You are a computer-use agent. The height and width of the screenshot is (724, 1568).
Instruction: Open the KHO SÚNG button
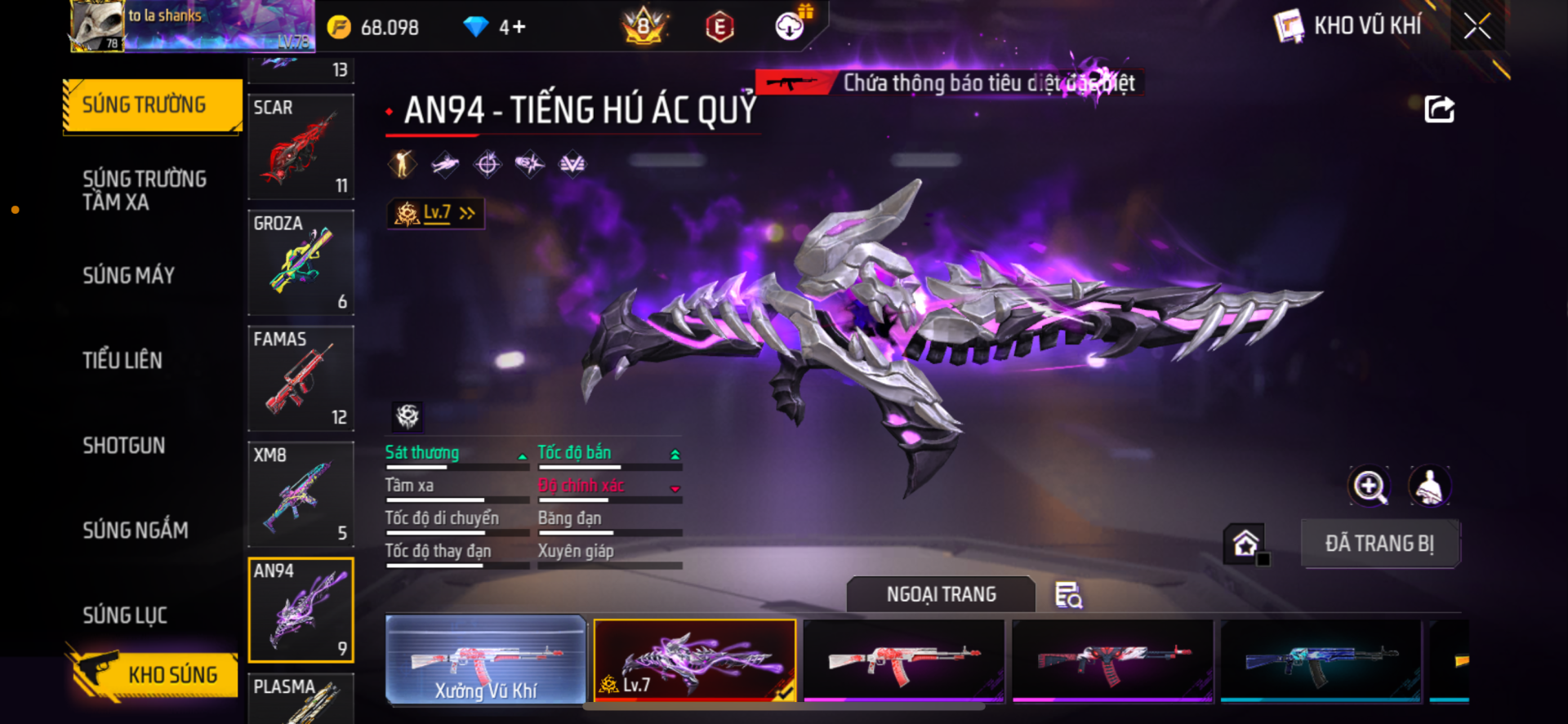[154, 674]
